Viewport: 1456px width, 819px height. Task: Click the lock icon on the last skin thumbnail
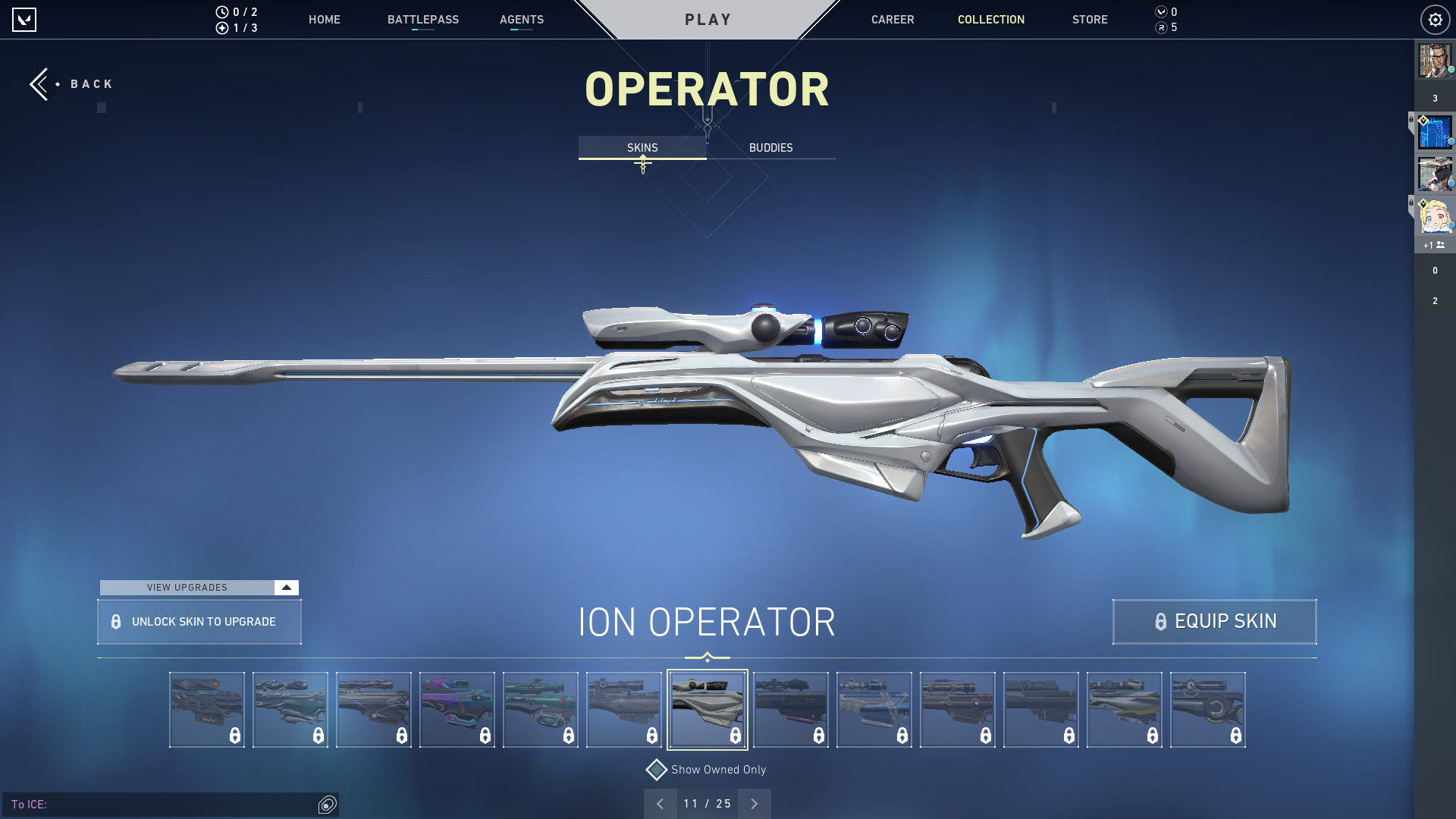pyautogui.click(x=1235, y=734)
